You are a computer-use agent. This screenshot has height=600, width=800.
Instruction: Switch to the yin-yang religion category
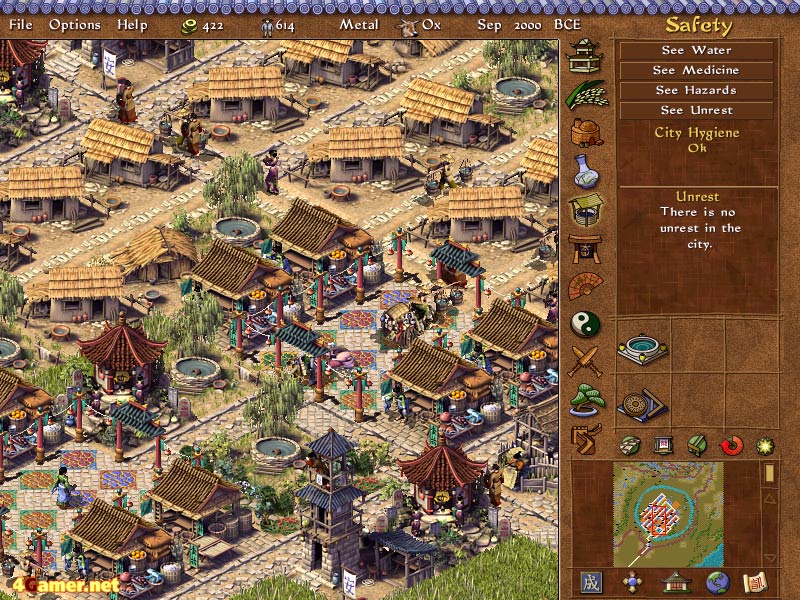point(585,324)
